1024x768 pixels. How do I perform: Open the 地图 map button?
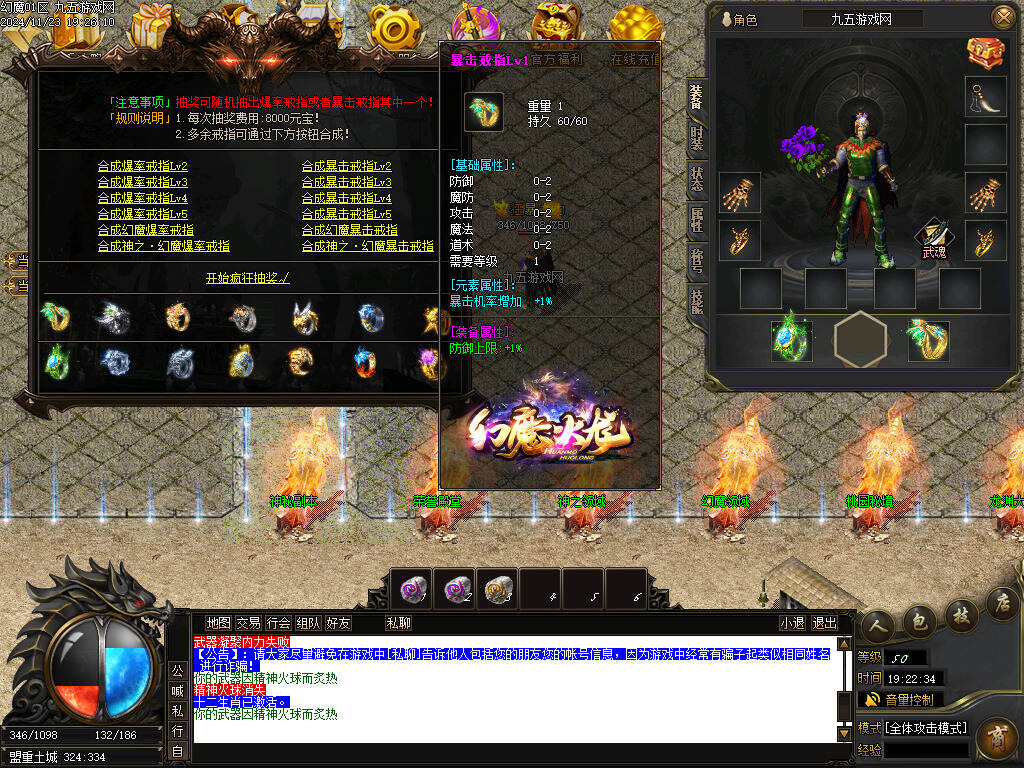[x=218, y=623]
